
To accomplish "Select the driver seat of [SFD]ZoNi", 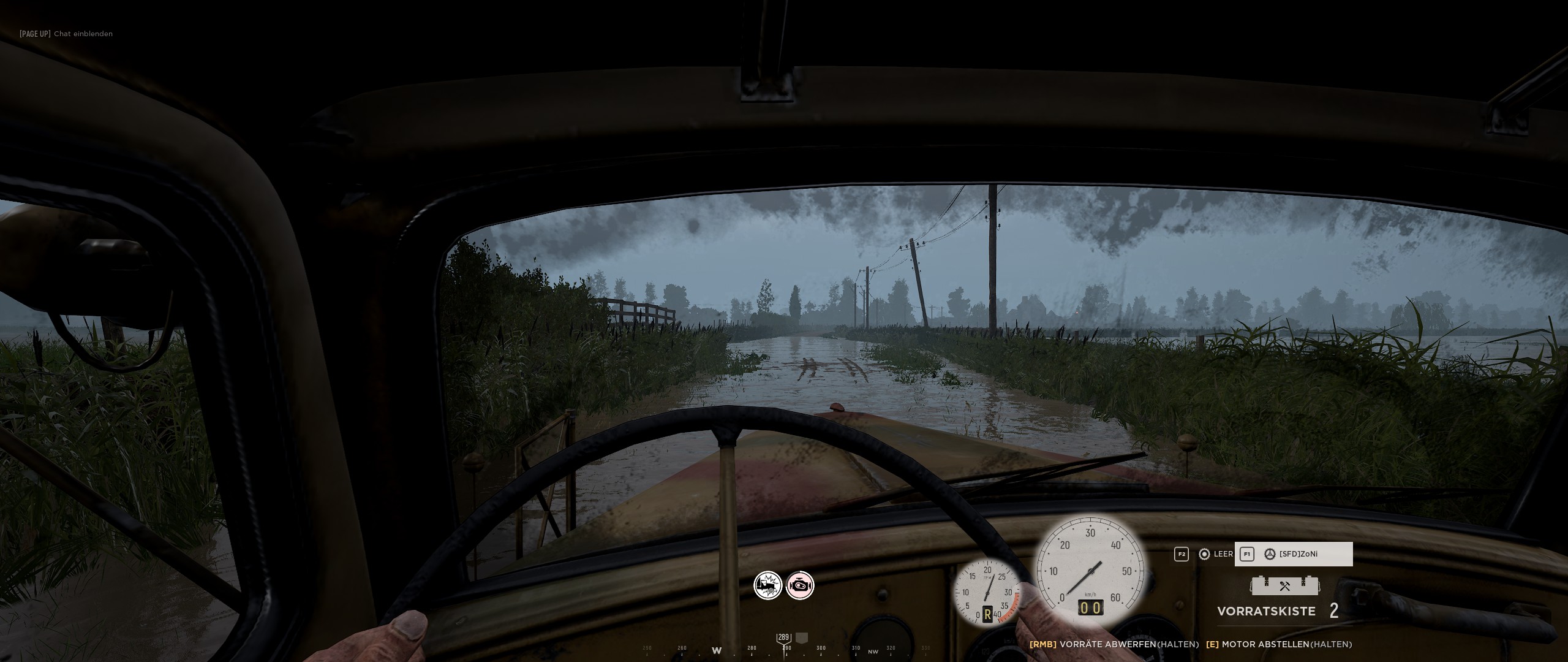I will [x=1294, y=554].
